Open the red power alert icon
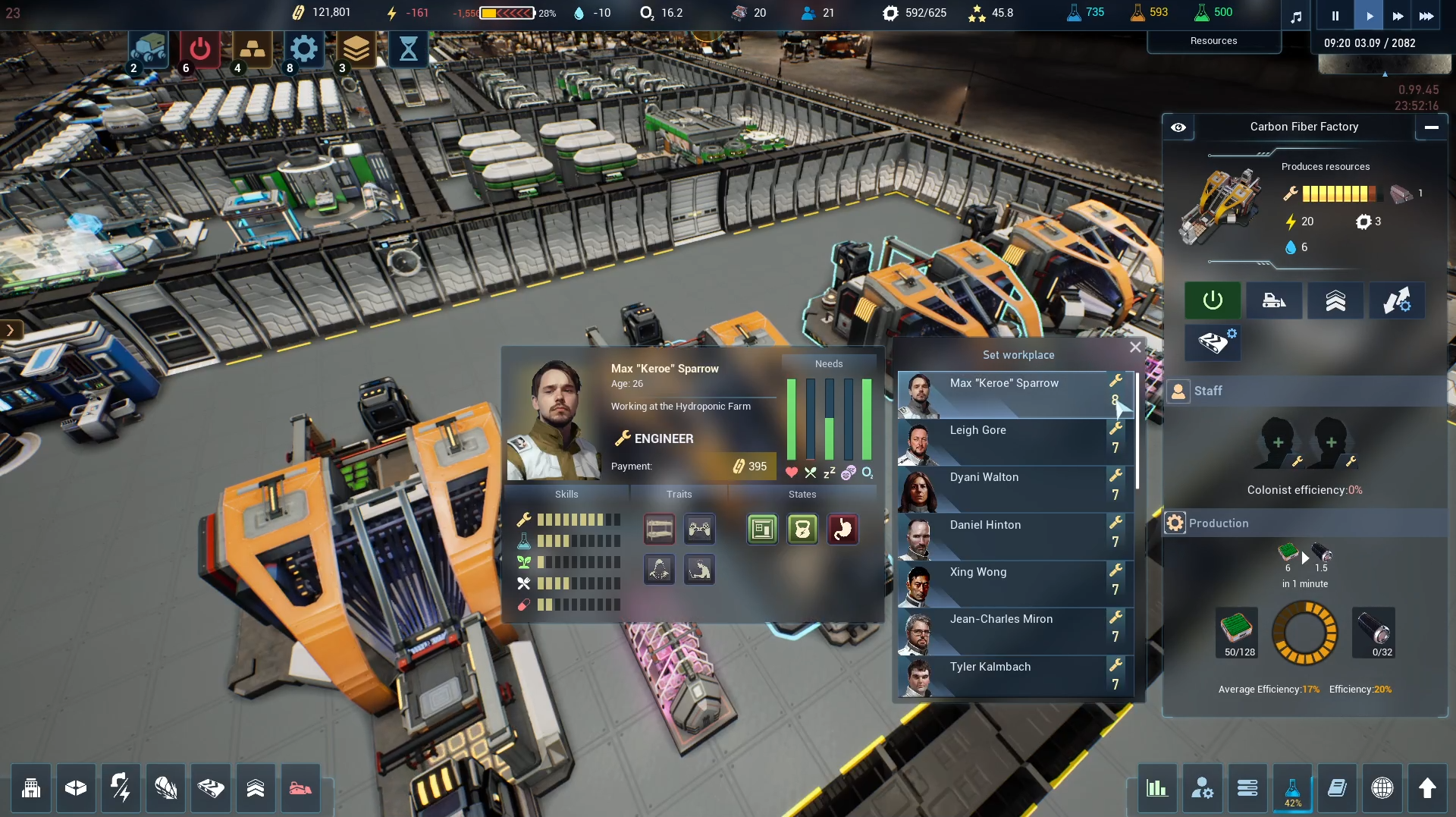The height and width of the screenshot is (817, 1456). click(199, 50)
